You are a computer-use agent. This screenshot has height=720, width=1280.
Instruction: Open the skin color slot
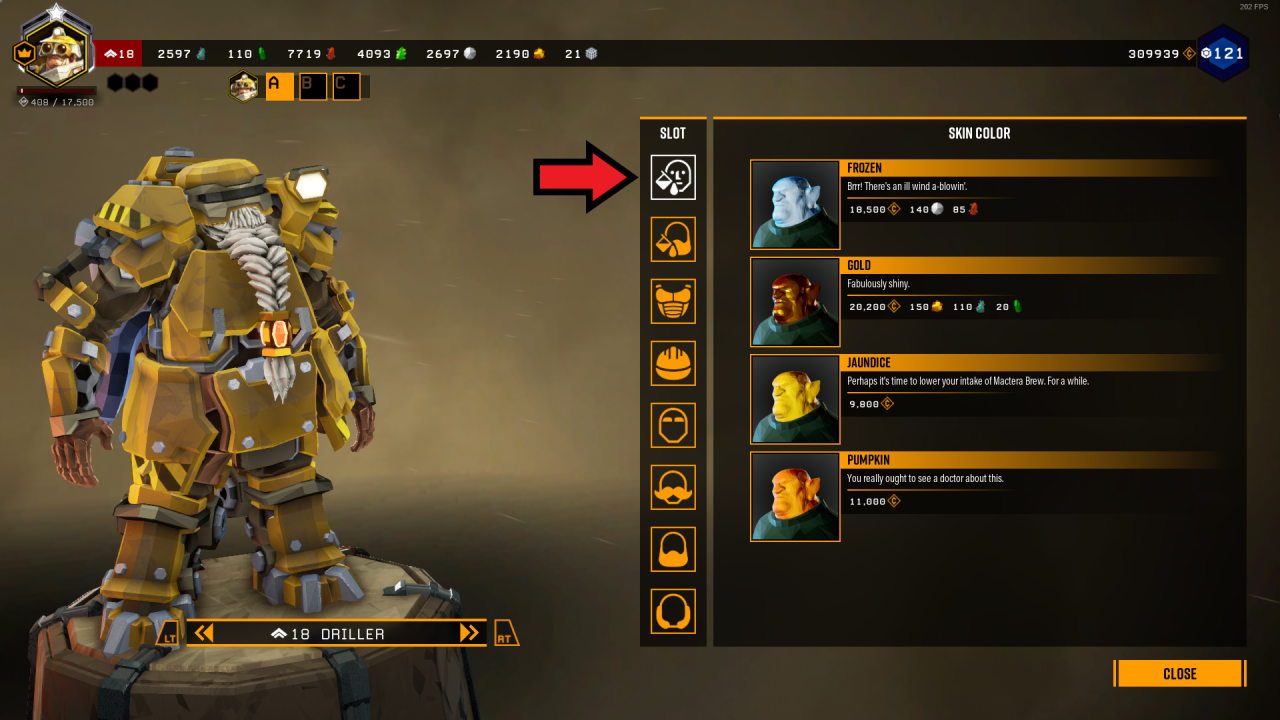coord(673,177)
